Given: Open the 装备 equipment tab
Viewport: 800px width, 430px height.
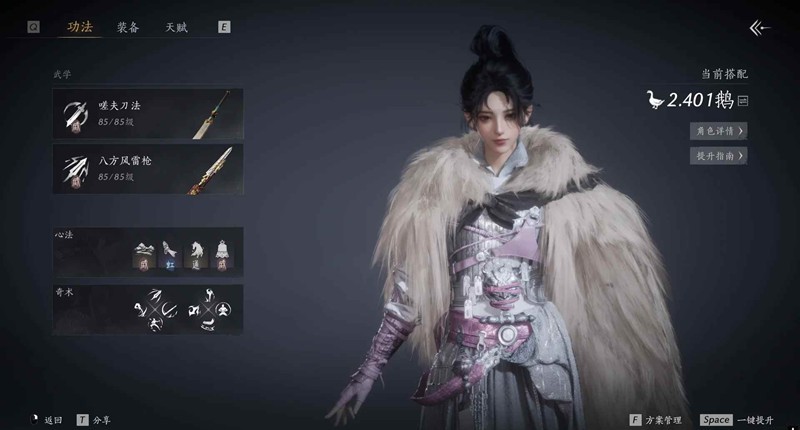Looking at the screenshot, I should (127, 28).
